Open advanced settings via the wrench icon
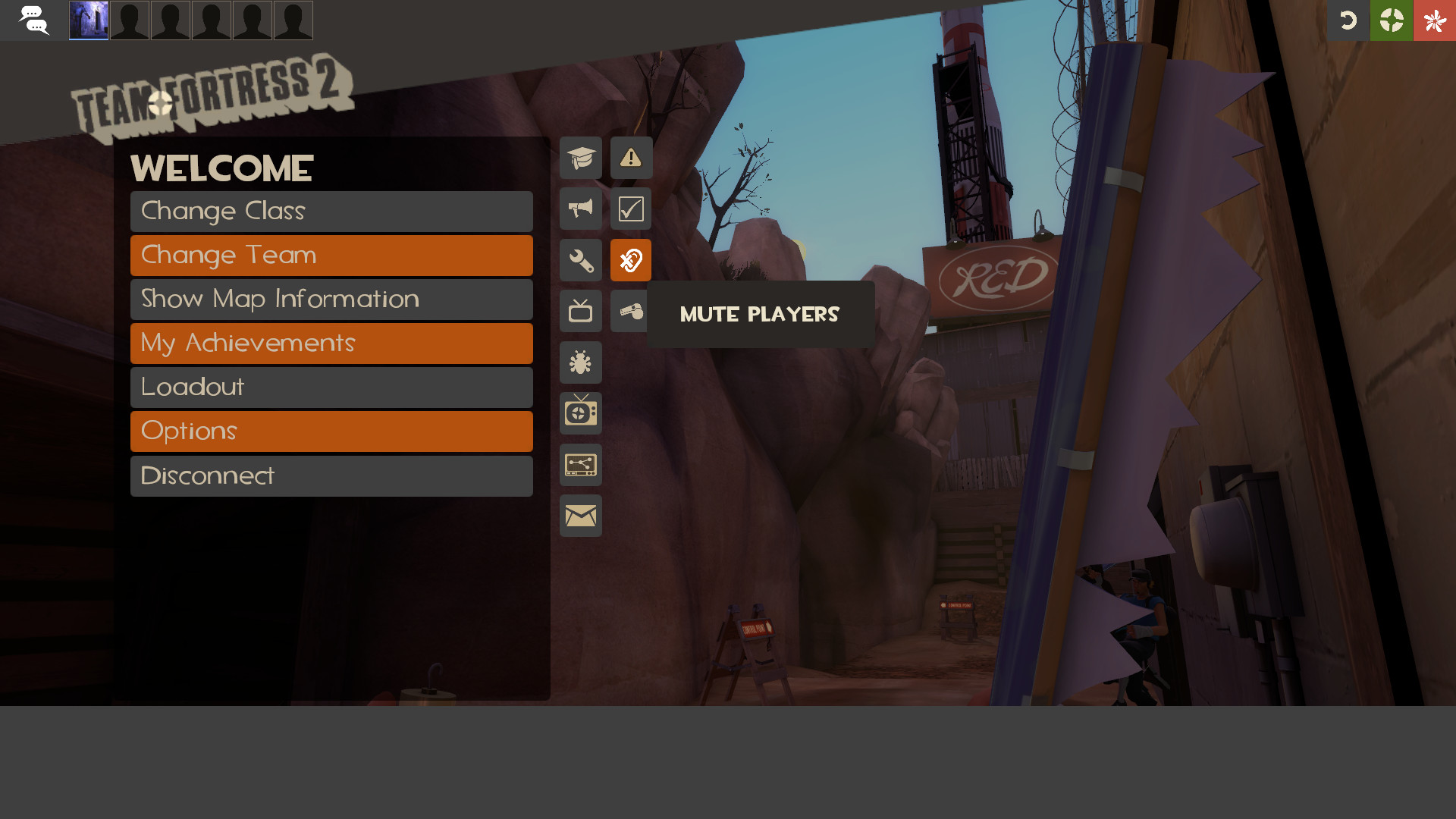The width and height of the screenshot is (1456, 819). click(580, 260)
